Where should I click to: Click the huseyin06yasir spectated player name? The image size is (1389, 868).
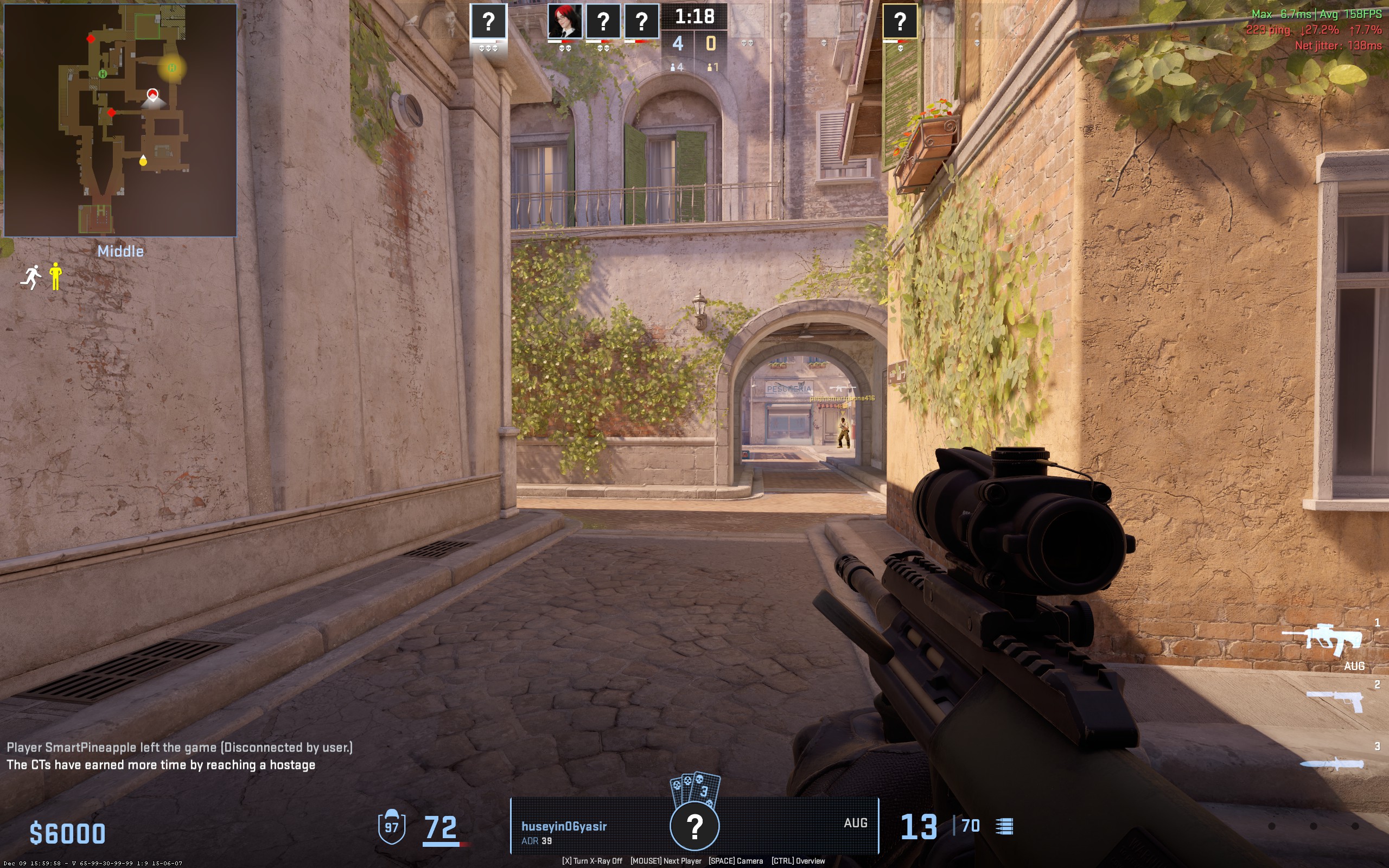coord(564,826)
